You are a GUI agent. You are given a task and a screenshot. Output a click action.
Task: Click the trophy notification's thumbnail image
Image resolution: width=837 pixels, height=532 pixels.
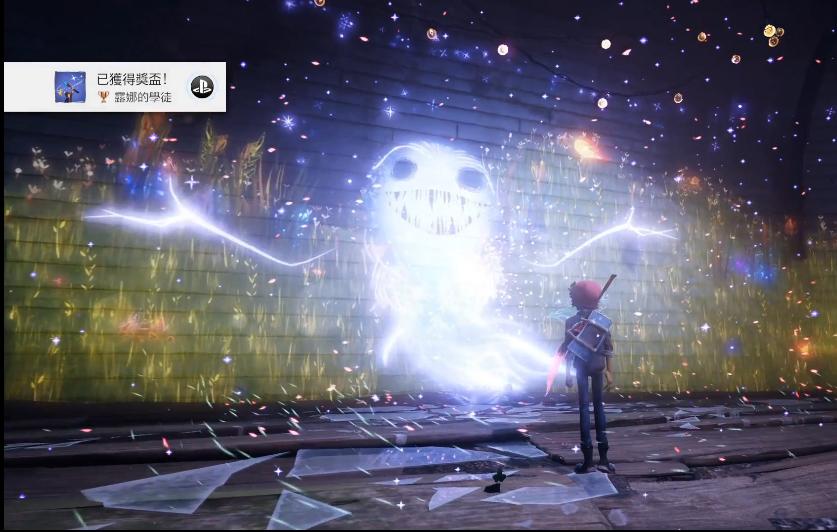pos(69,87)
